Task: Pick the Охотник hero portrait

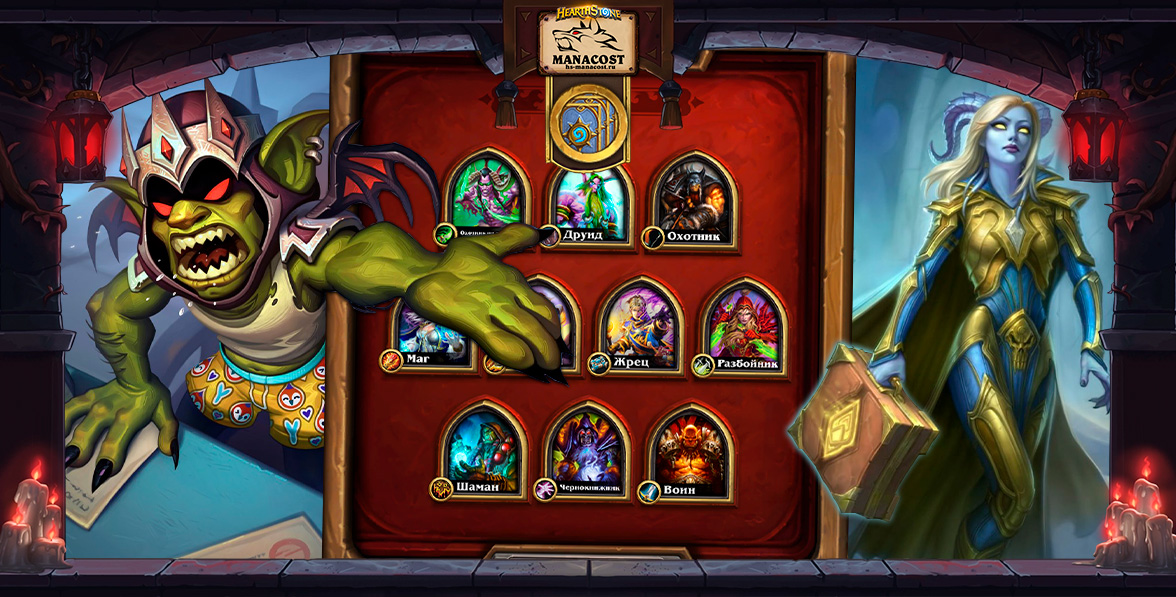Action: tap(694, 198)
